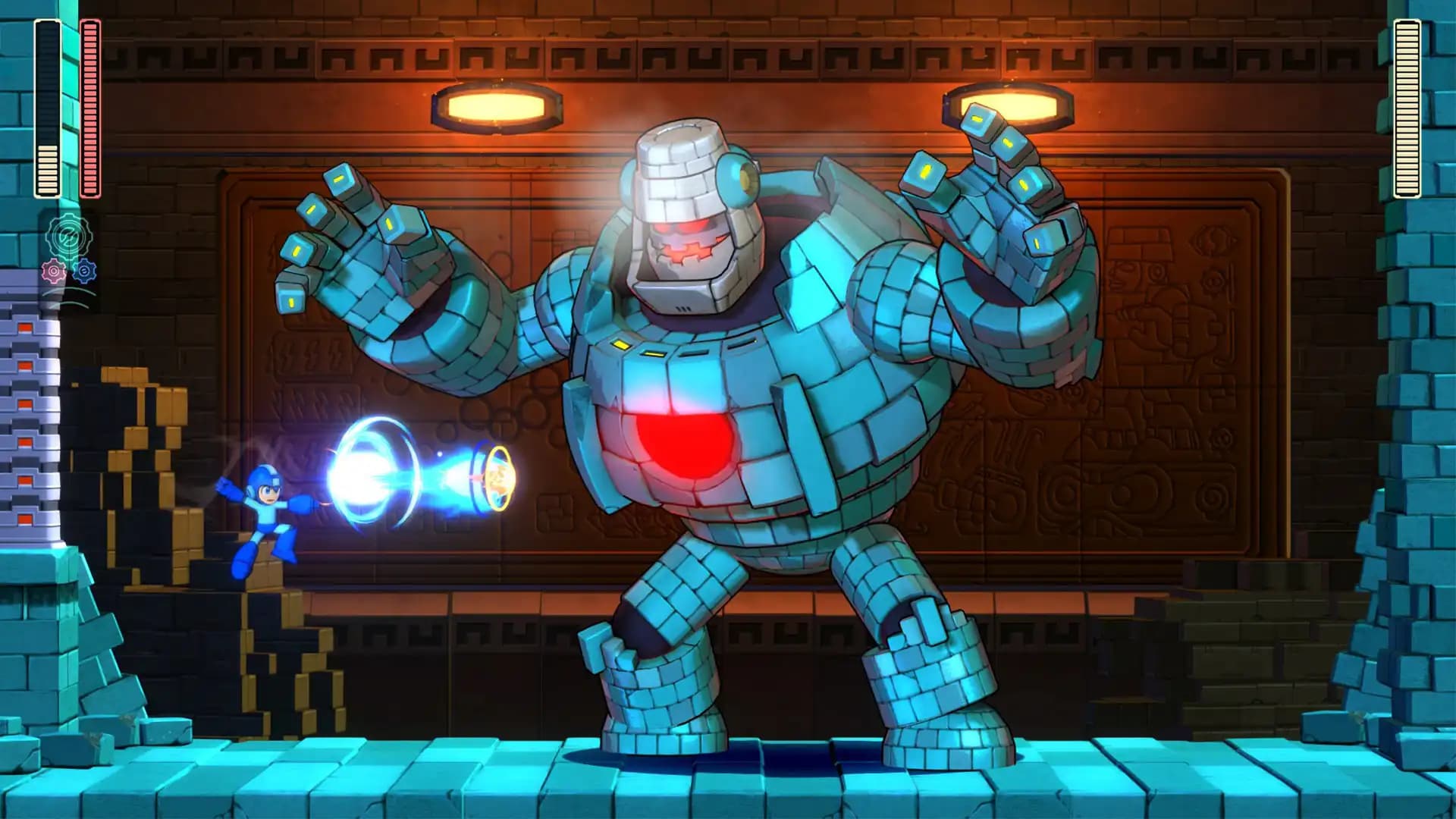The image size is (1456, 819).
Task: Toggle the green ear light on the boss's helmet
Action: pyautogui.click(x=739, y=178)
